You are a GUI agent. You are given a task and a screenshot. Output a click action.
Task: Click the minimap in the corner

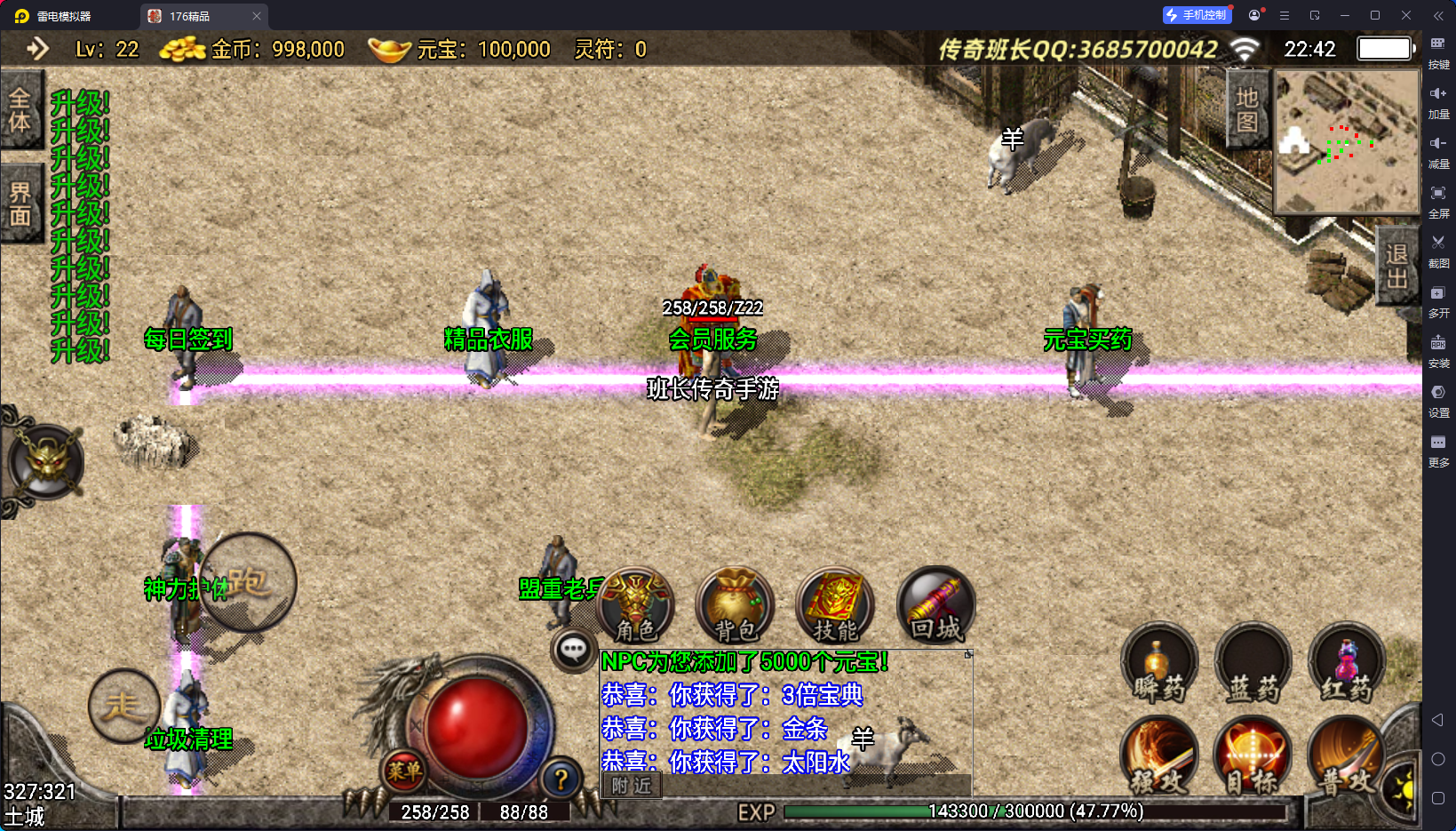tap(1347, 142)
